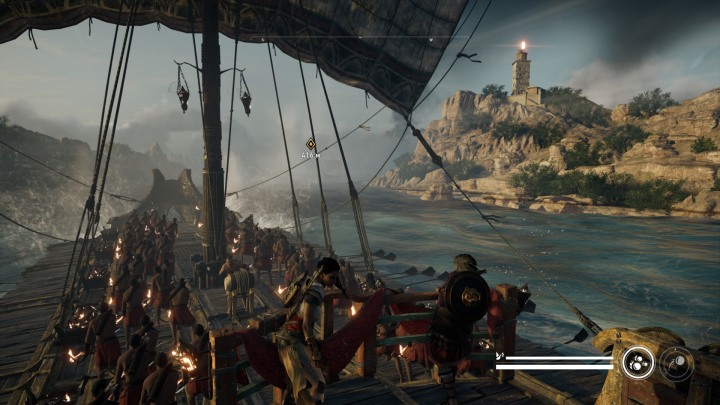The image size is (720, 405).
Task: Choose the dimmed single-orb catapult shot ability
Action: point(677,363)
